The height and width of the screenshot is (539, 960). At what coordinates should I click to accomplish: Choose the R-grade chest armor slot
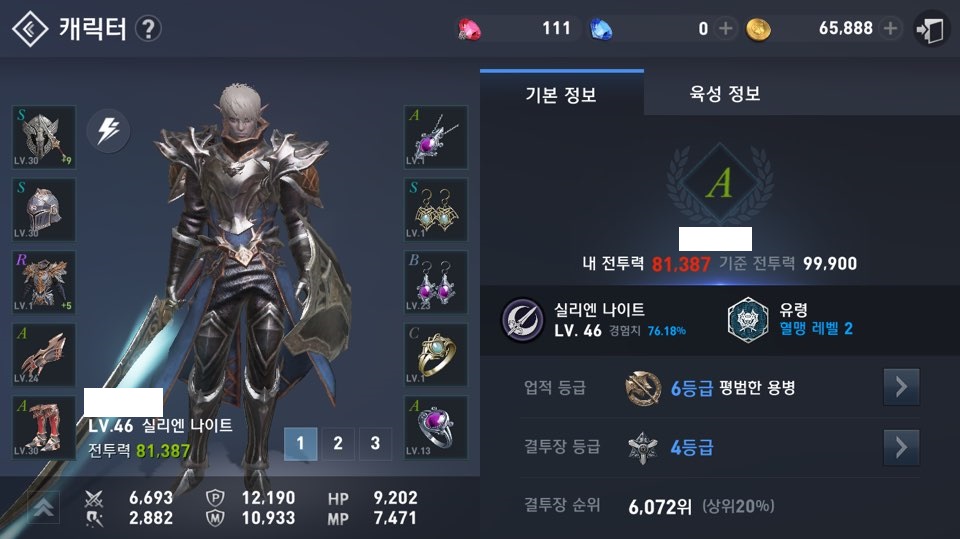pos(44,282)
